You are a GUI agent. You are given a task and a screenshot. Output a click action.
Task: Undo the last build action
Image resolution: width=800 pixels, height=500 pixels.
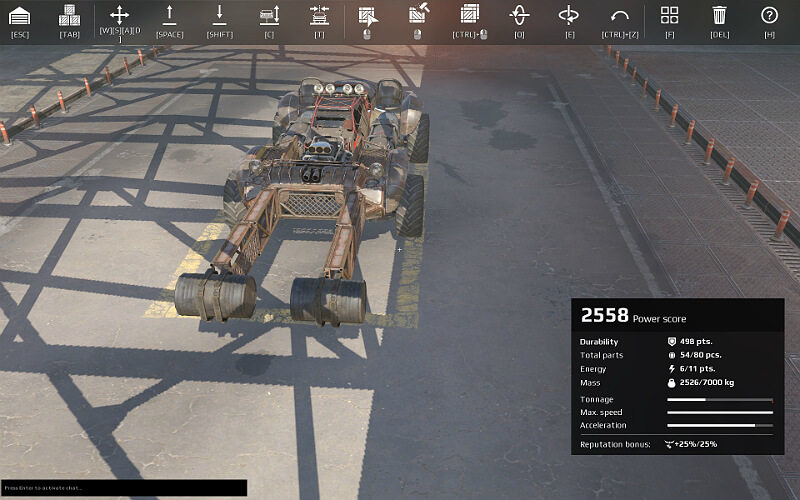click(x=619, y=15)
